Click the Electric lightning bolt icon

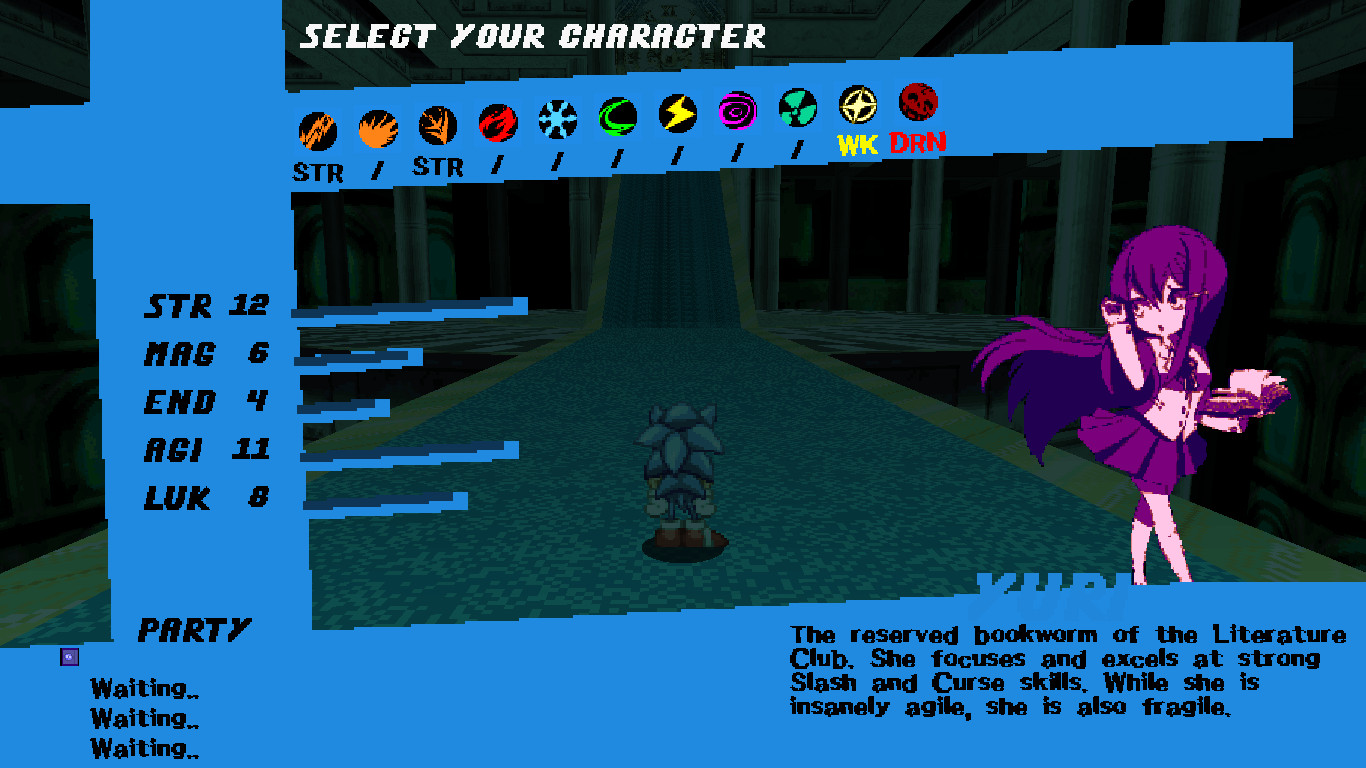[676, 114]
